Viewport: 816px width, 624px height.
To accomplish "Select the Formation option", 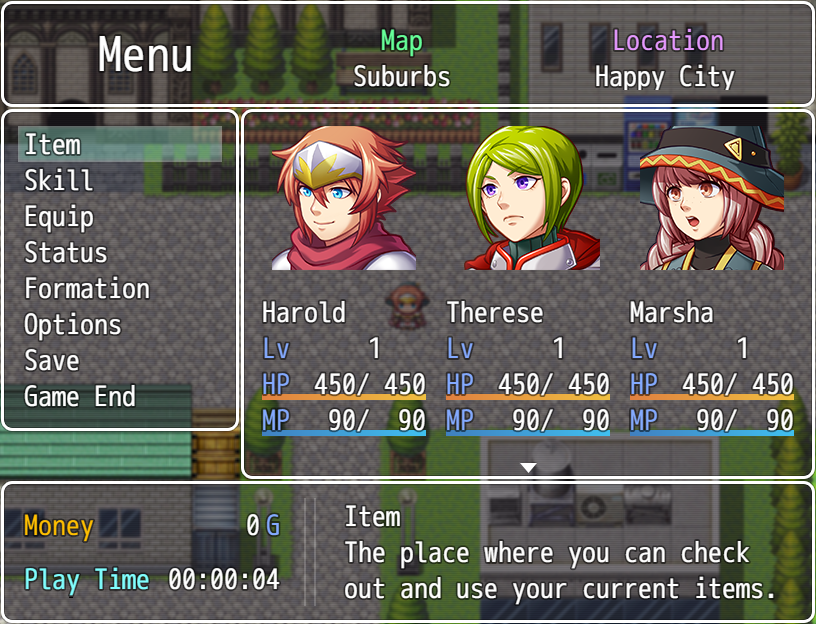I will pyautogui.click(x=87, y=289).
